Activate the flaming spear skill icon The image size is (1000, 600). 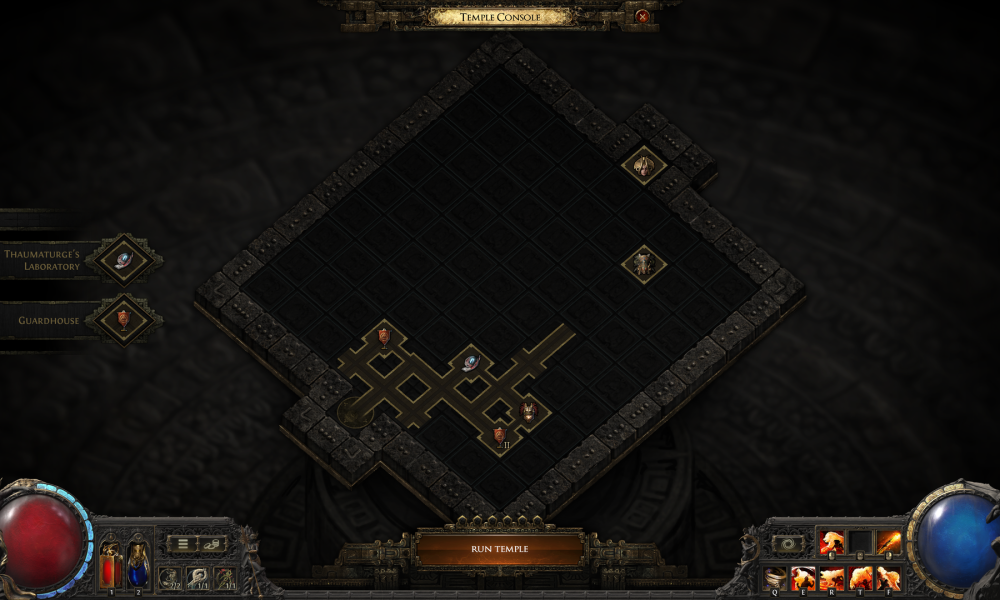click(x=888, y=542)
